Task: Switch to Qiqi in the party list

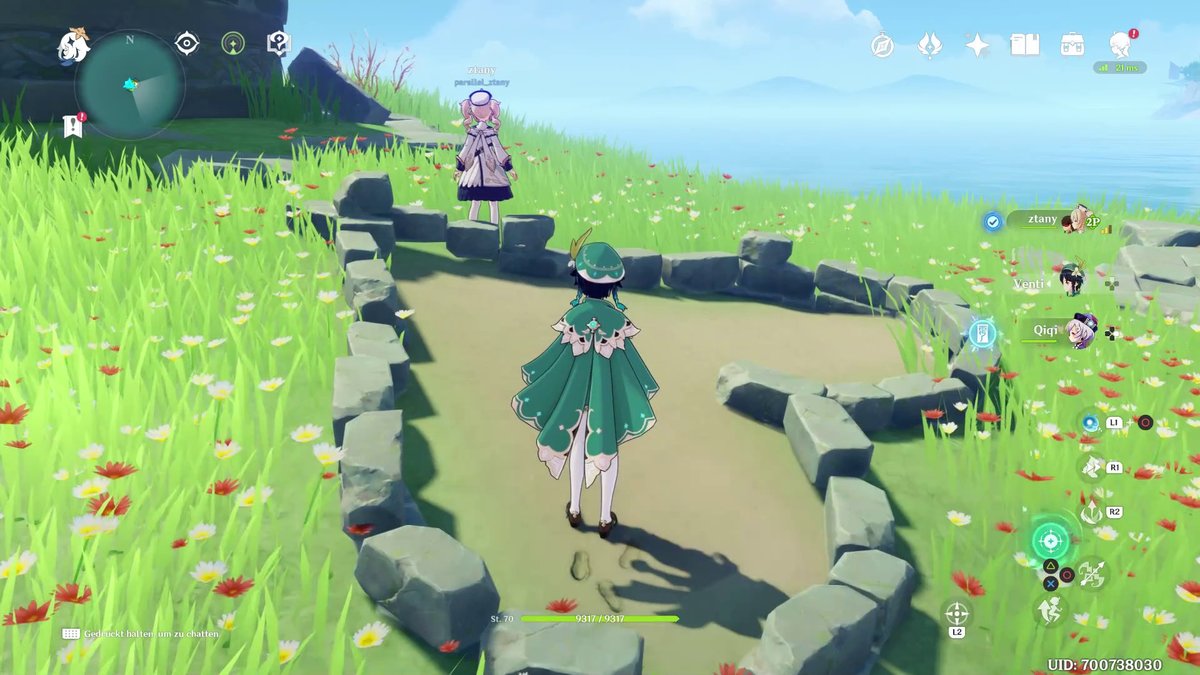Action: (x=1060, y=330)
